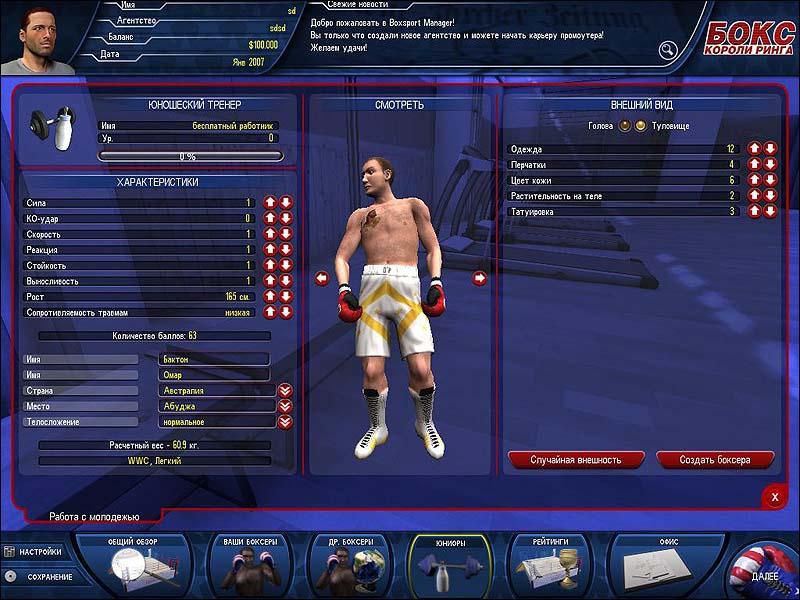Open the Настройки settings menu

pos(38,551)
